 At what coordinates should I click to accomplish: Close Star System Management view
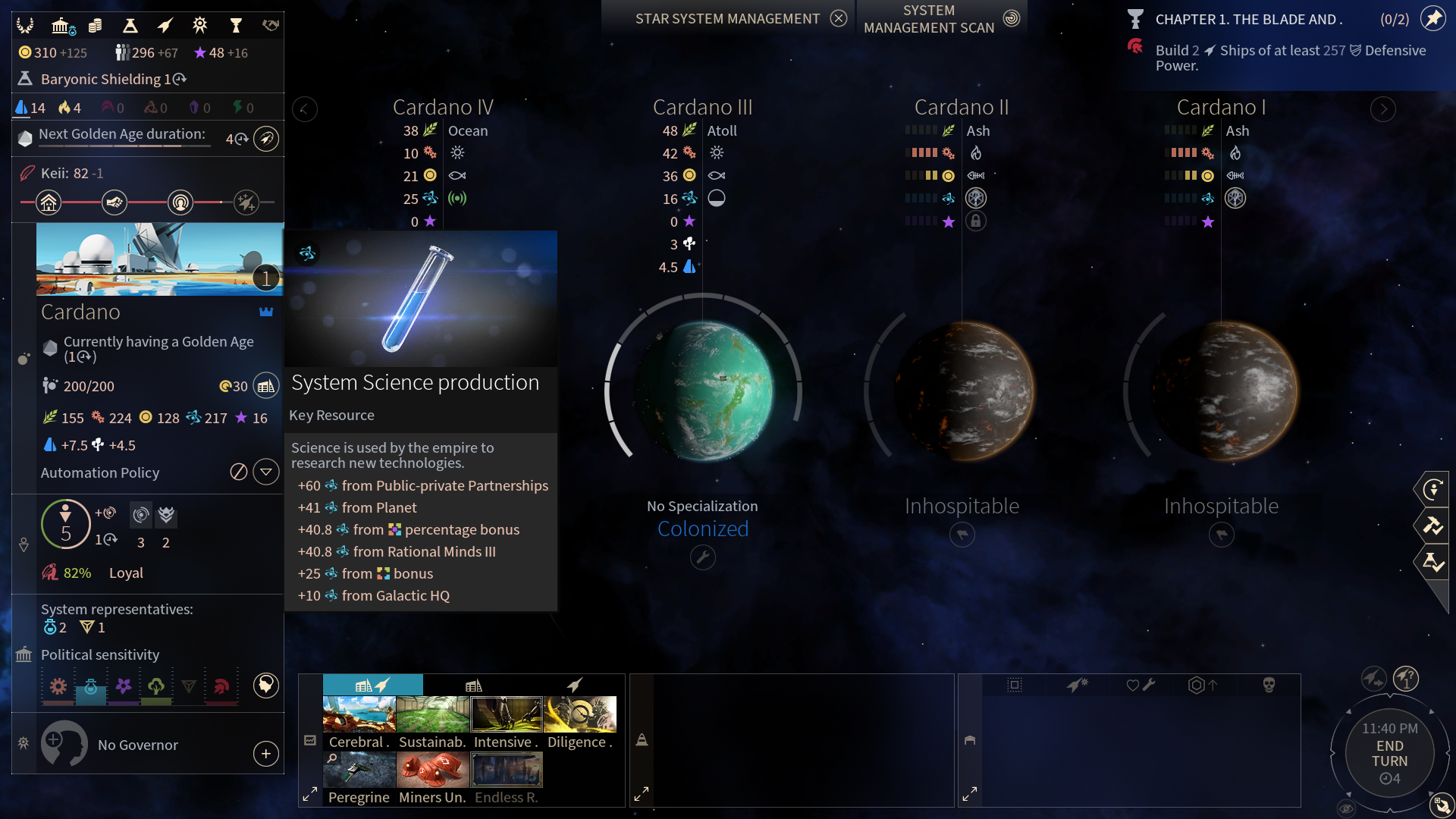838,19
